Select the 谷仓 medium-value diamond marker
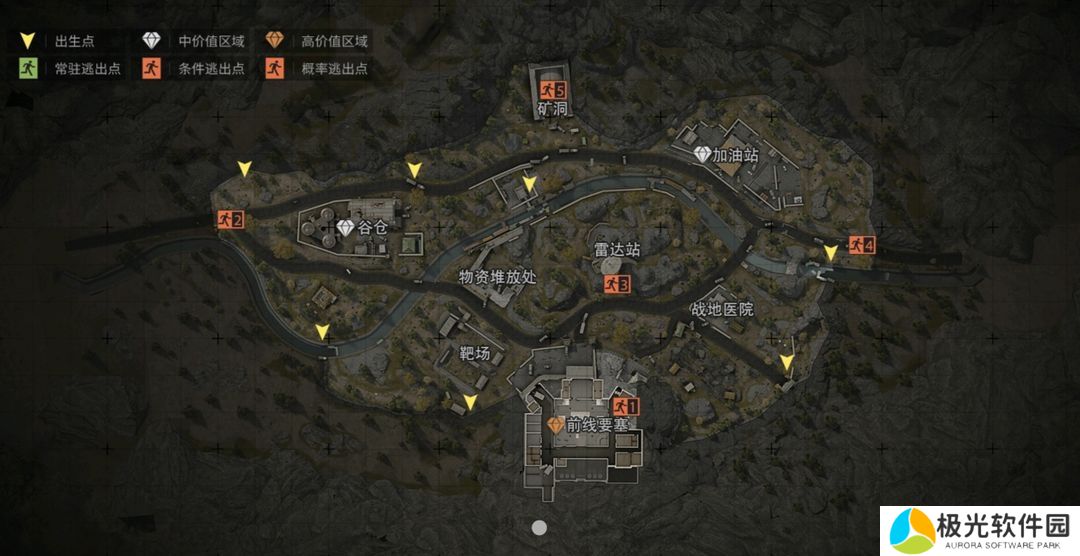The width and height of the screenshot is (1080, 556). coord(346,229)
